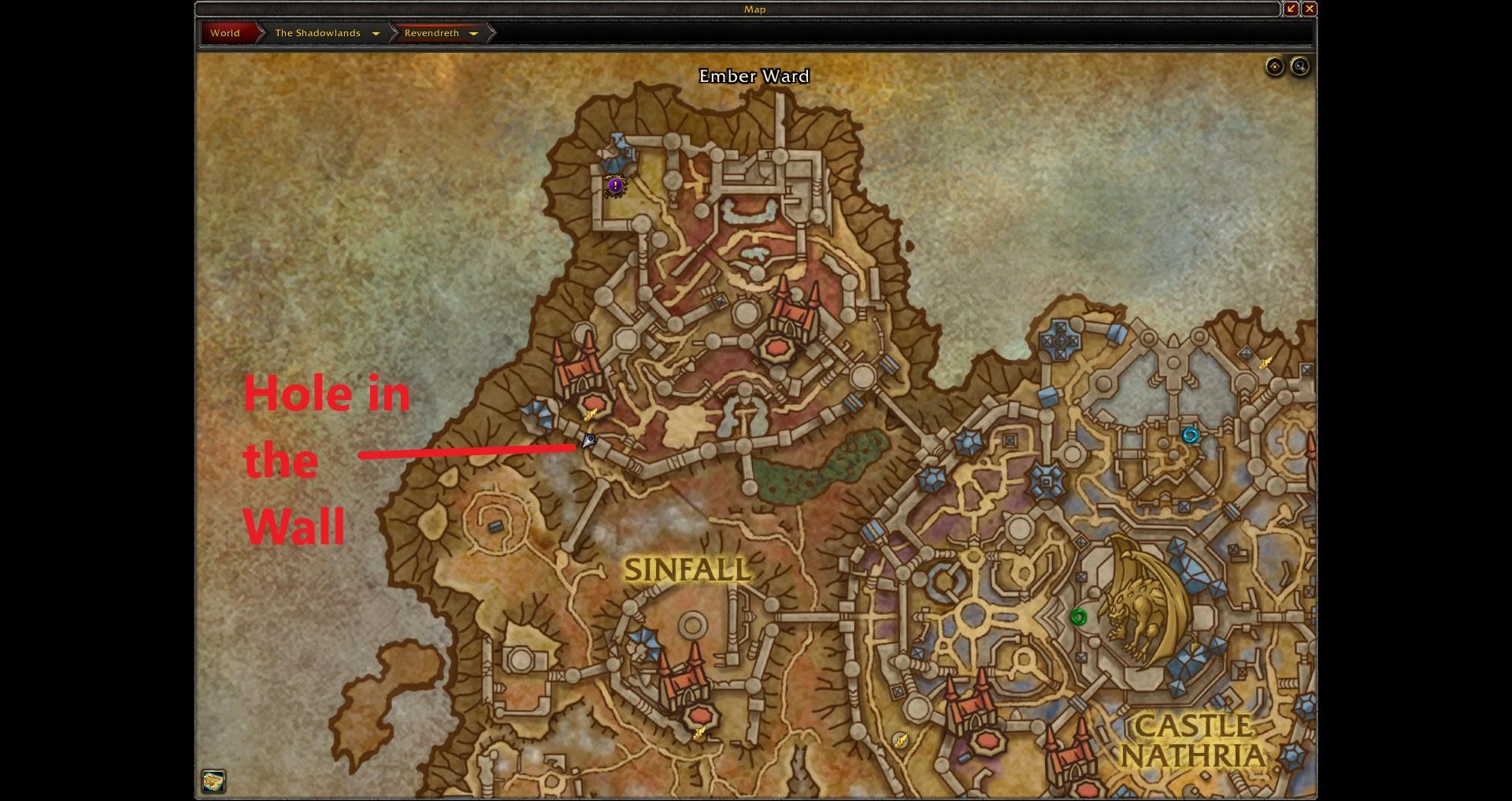Click the red maximize arrow button
This screenshot has width=1512, height=801.
(x=1292, y=9)
